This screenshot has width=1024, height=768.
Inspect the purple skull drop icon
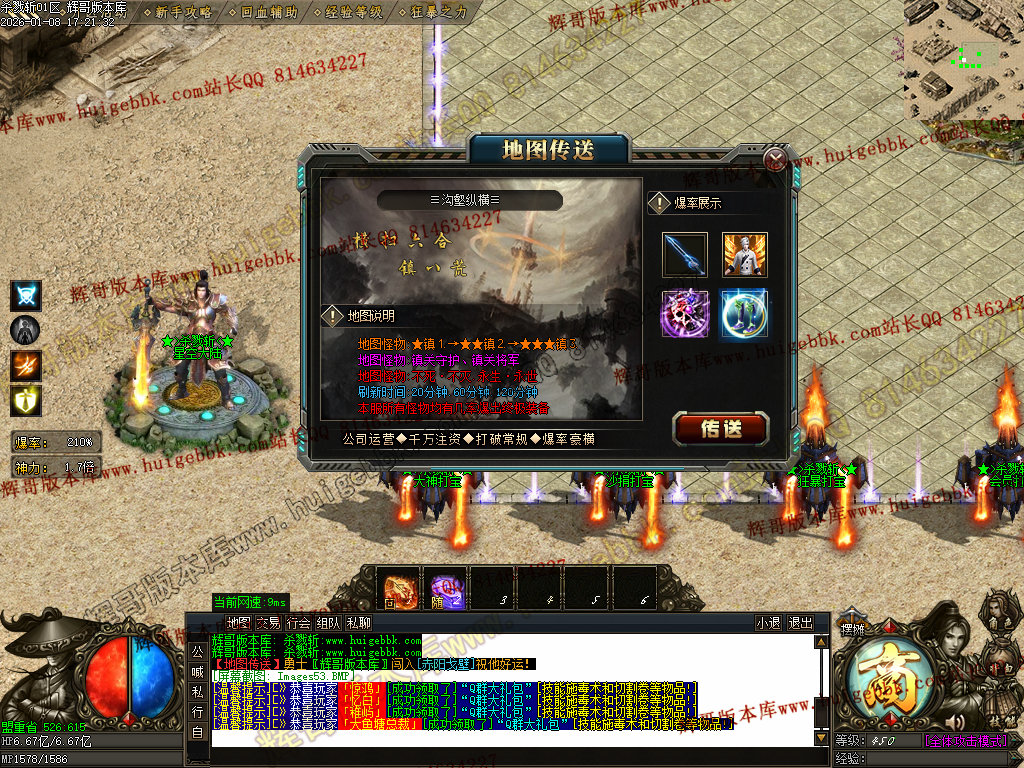685,314
